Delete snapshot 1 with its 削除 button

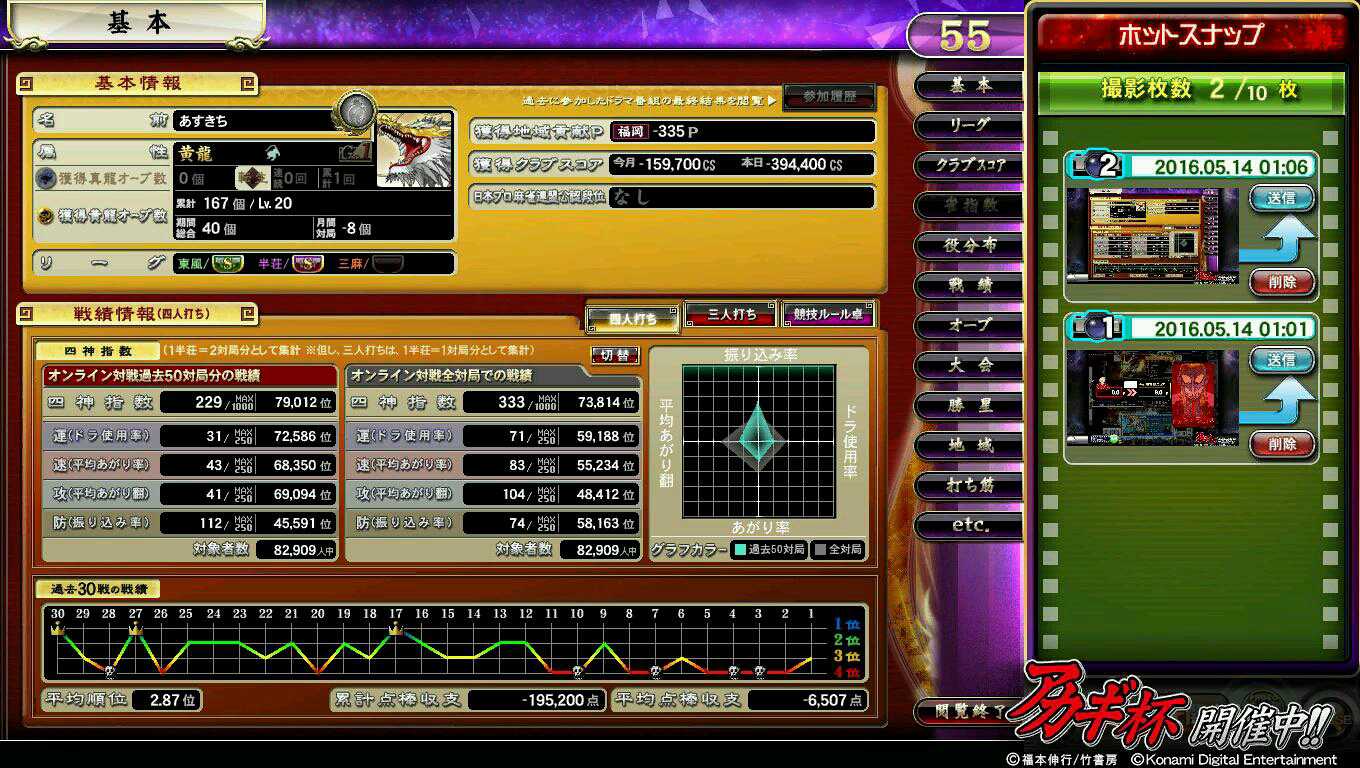tap(1281, 444)
